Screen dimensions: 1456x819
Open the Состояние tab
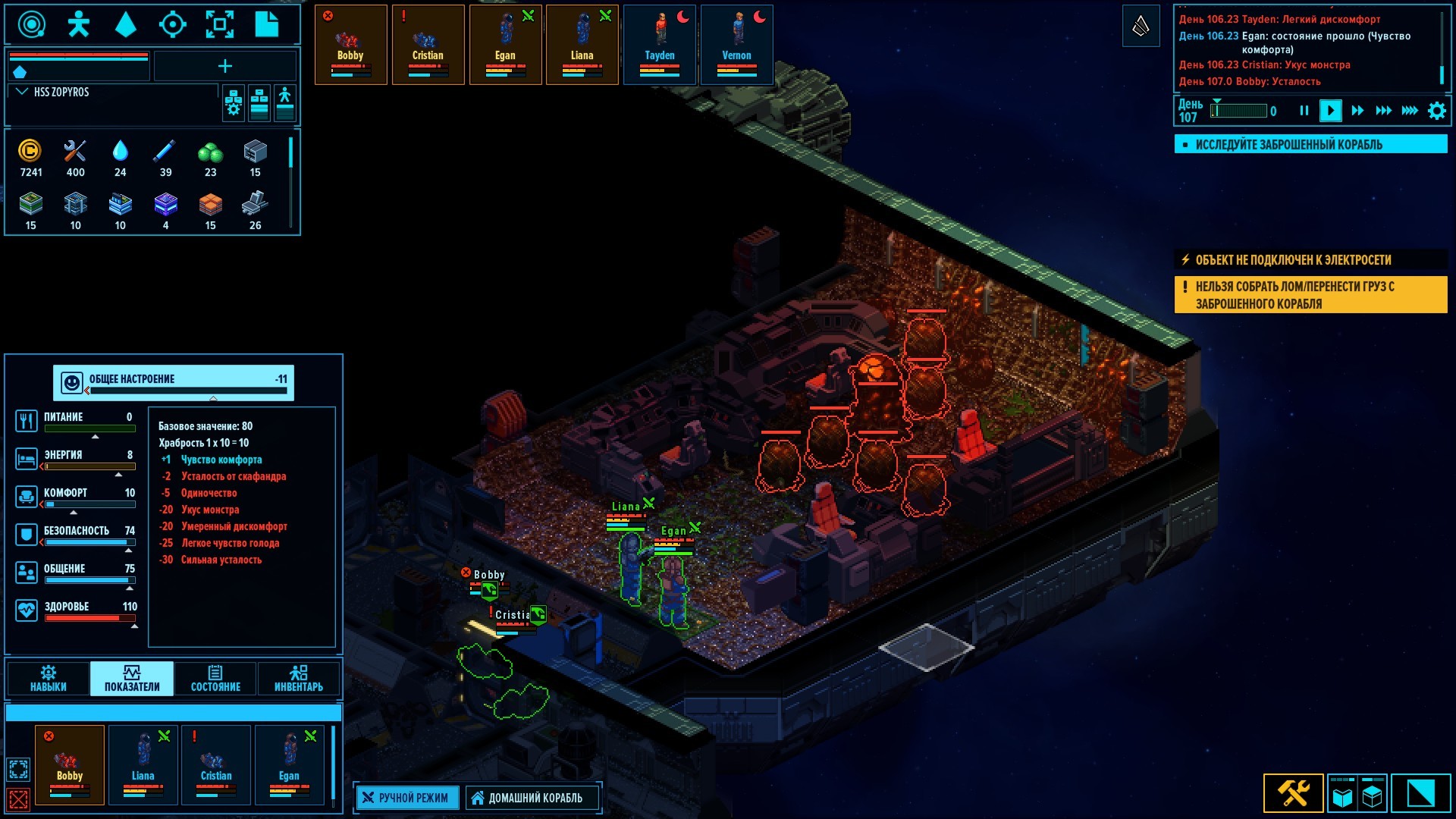point(215,678)
